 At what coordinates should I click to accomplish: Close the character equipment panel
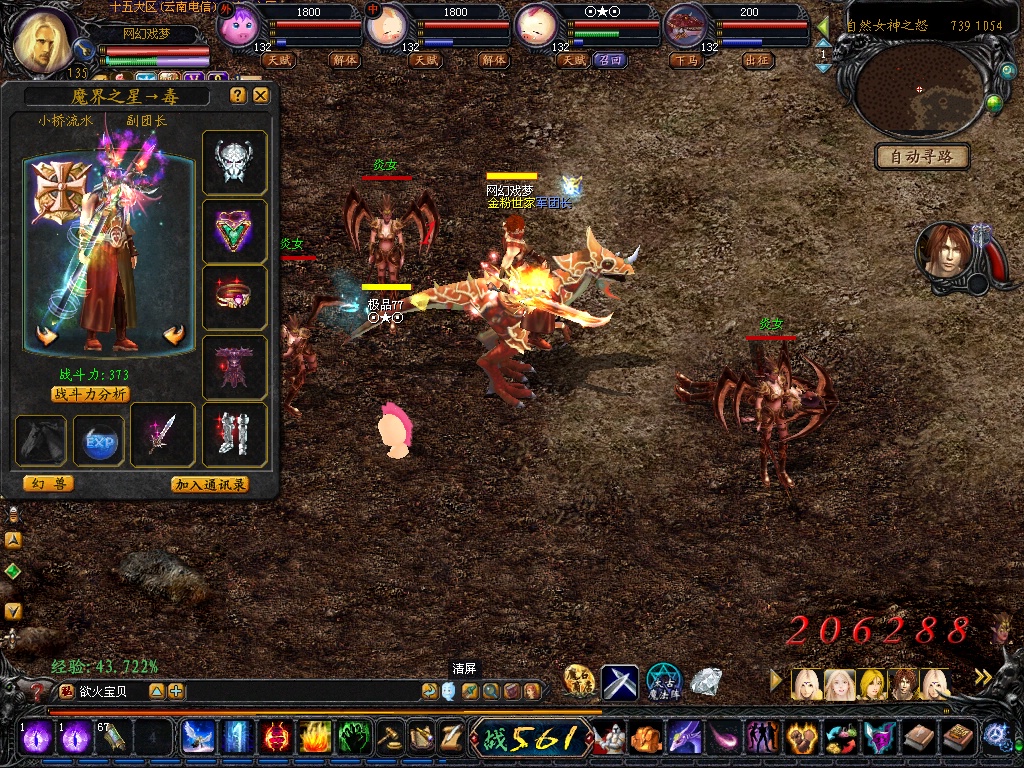pos(260,95)
